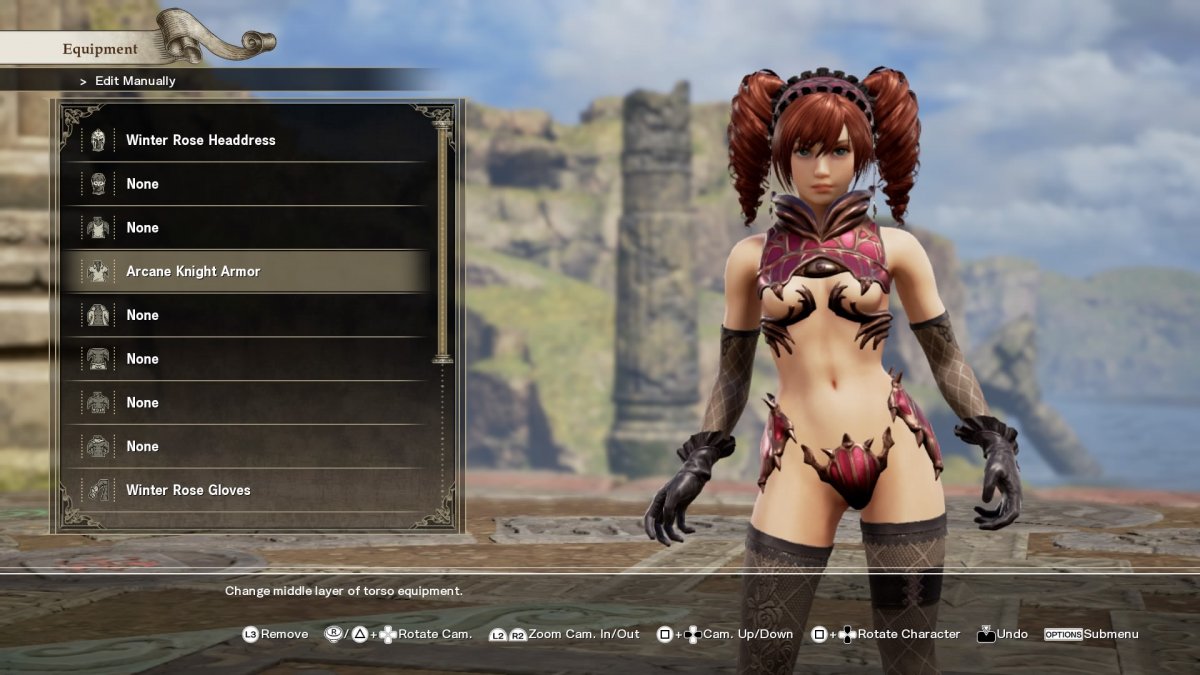
Task: Click the Edit Manually breadcrumb
Action: [135, 81]
